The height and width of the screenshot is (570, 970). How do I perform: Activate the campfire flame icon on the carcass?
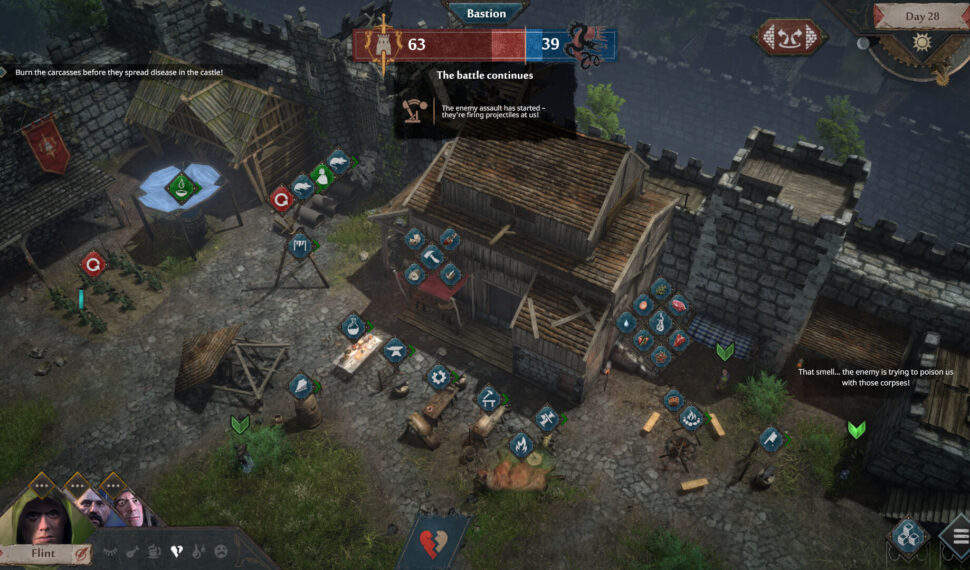[x=519, y=445]
